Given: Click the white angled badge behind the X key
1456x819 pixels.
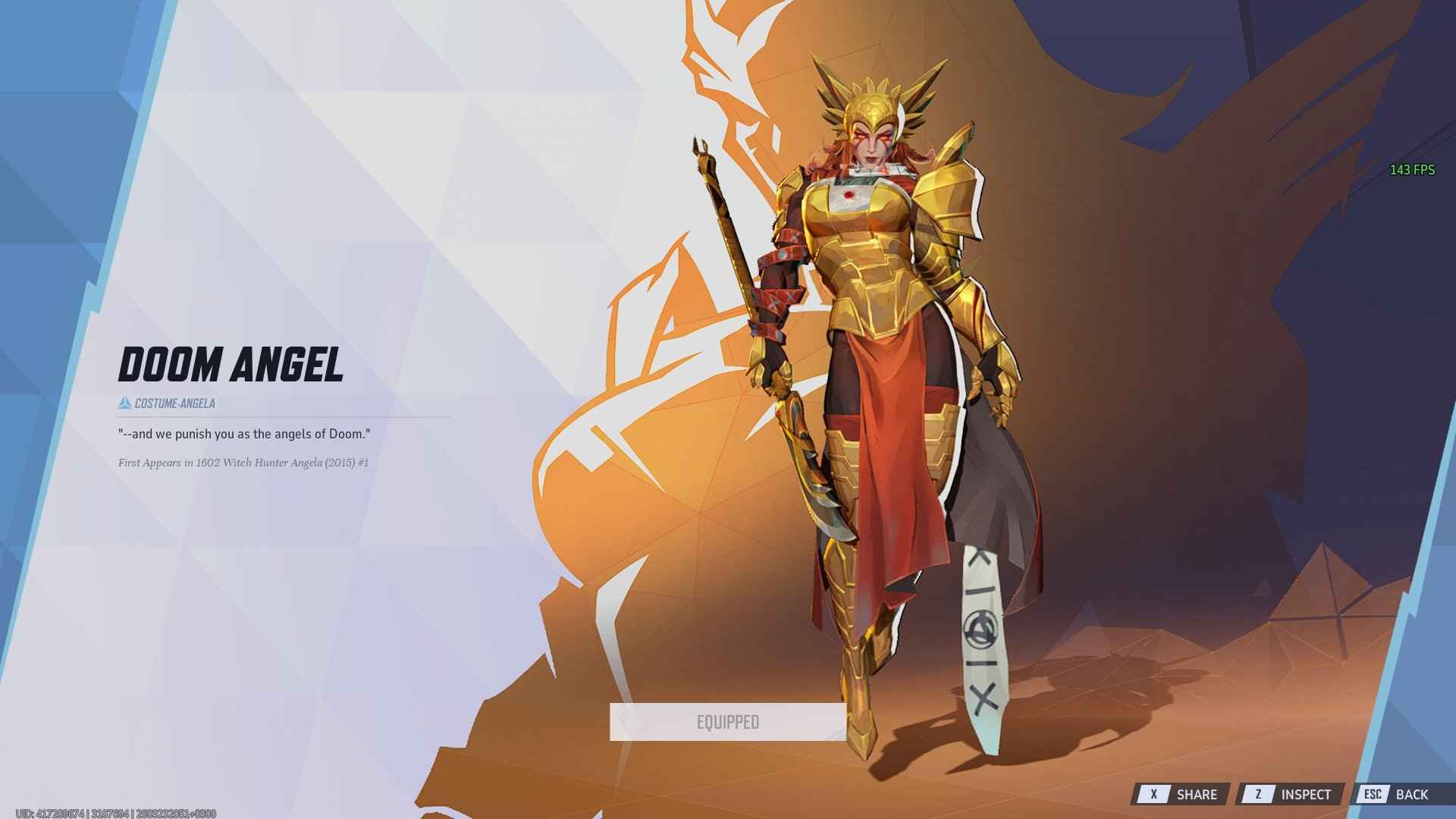Looking at the screenshot, I should (1156, 794).
